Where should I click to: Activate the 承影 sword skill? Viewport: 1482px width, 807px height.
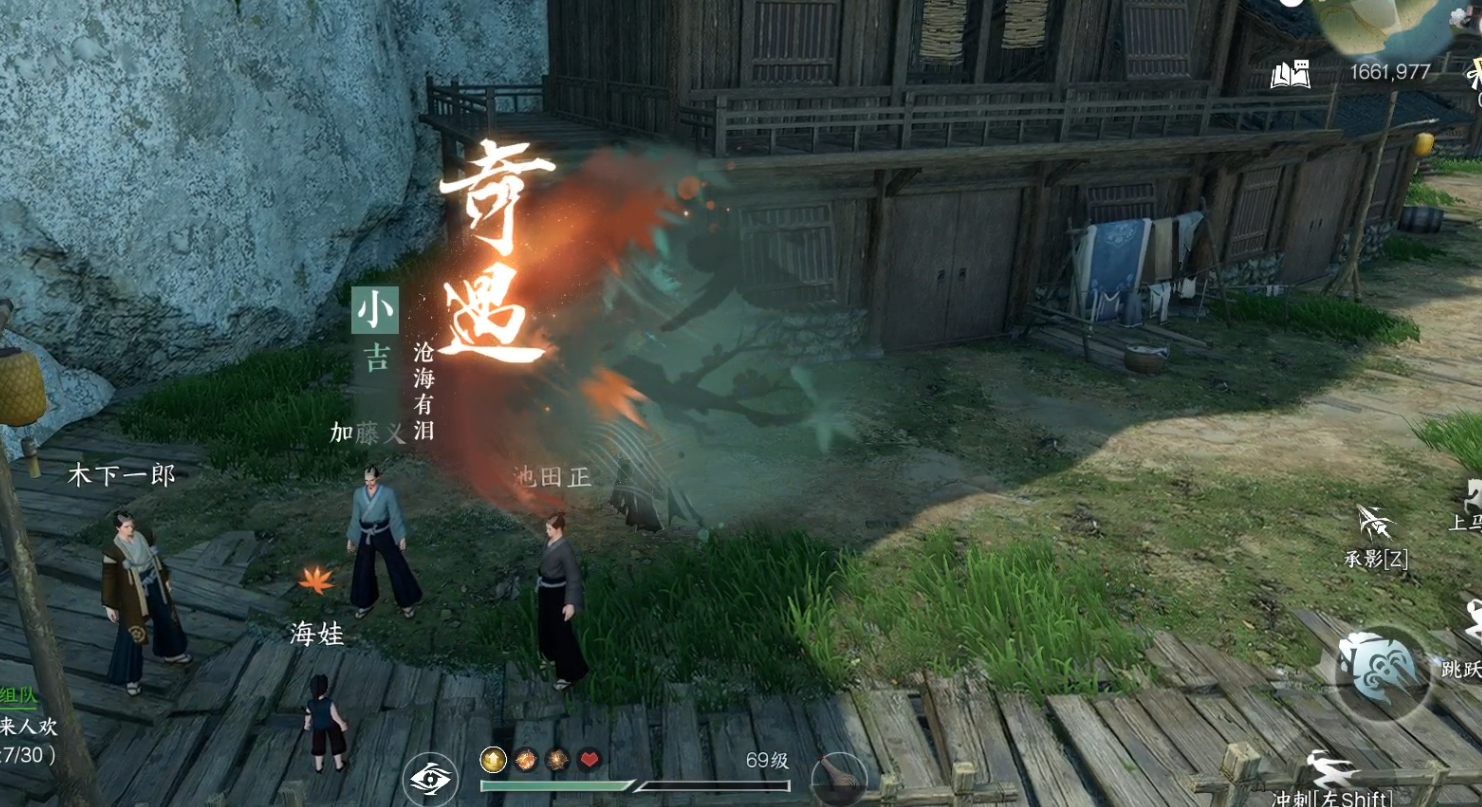point(1376,524)
